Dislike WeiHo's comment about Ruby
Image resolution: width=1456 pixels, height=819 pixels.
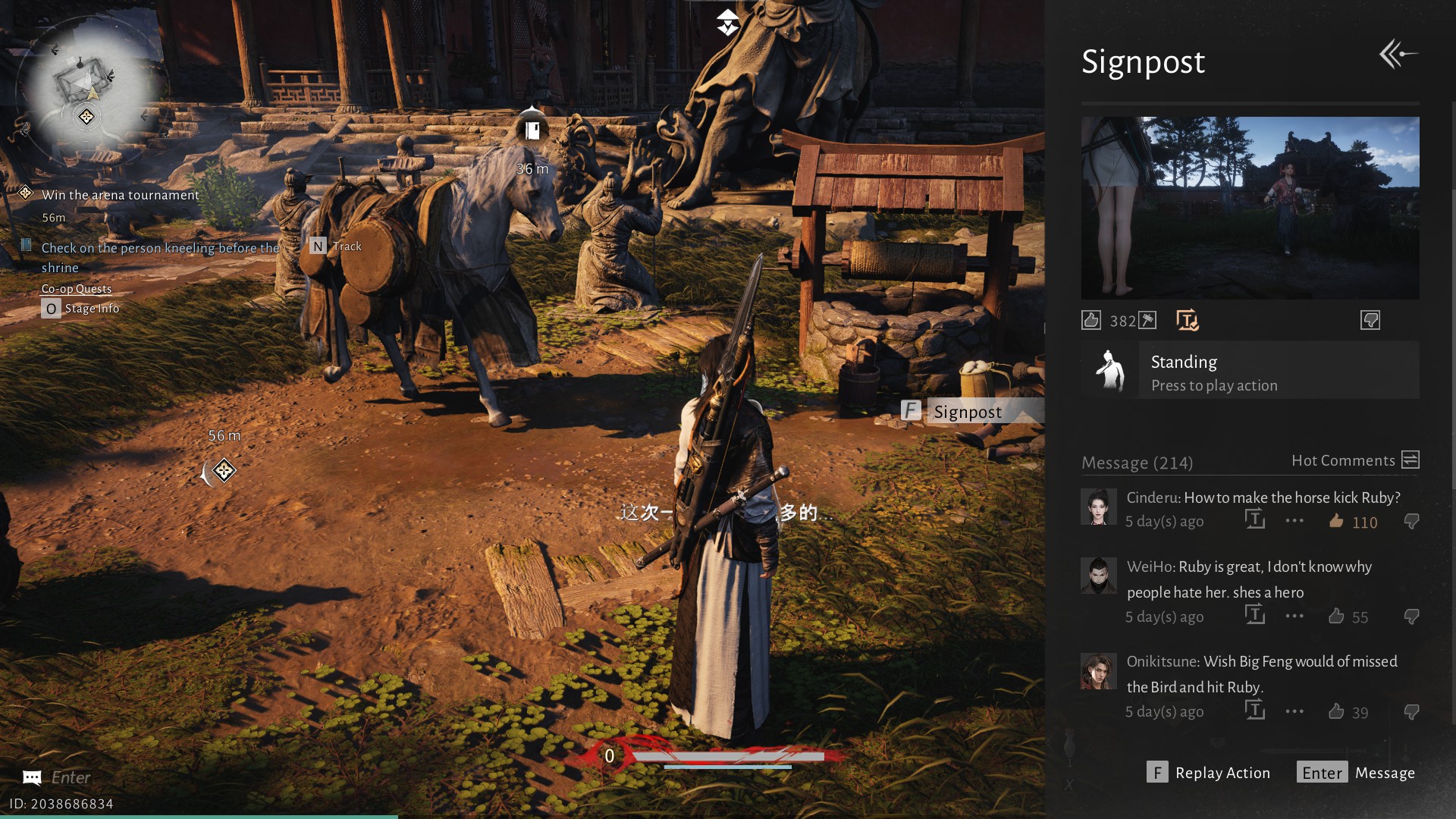coord(1411,617)
